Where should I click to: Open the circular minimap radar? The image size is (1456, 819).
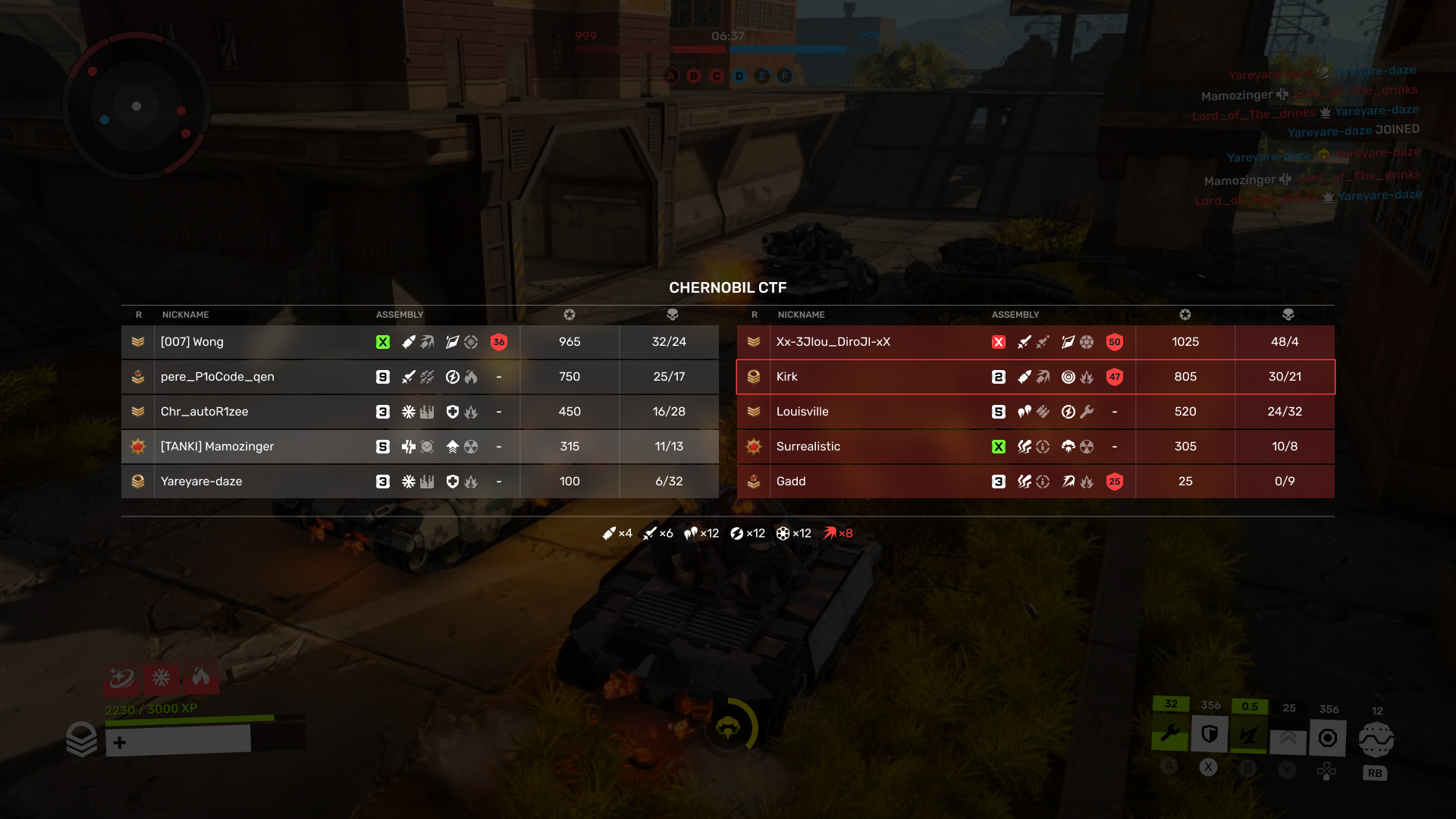pyautogui.click(x=136, y=106)
